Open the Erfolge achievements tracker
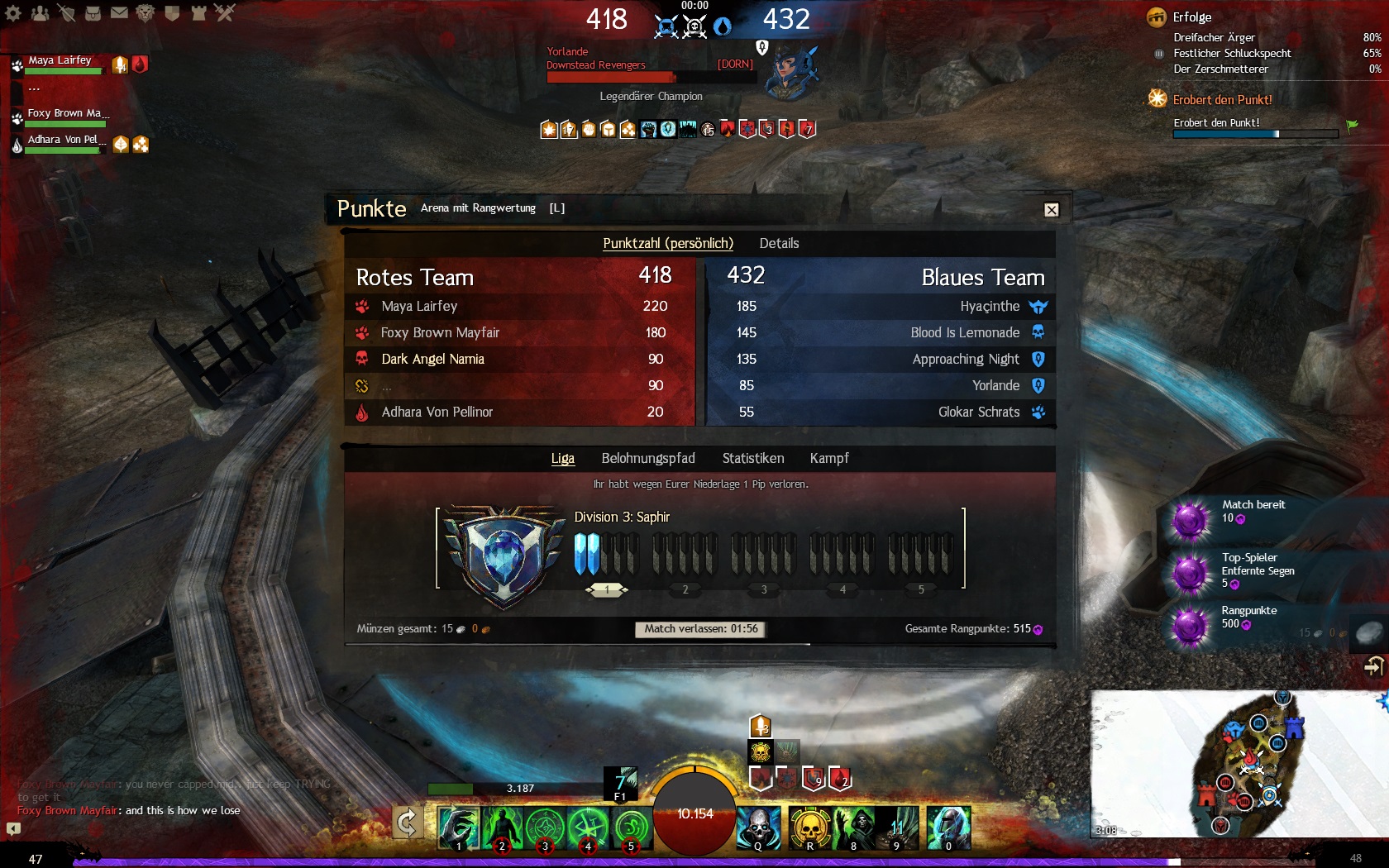This screenshot has height=868, width=1389. click(1191, 17)
